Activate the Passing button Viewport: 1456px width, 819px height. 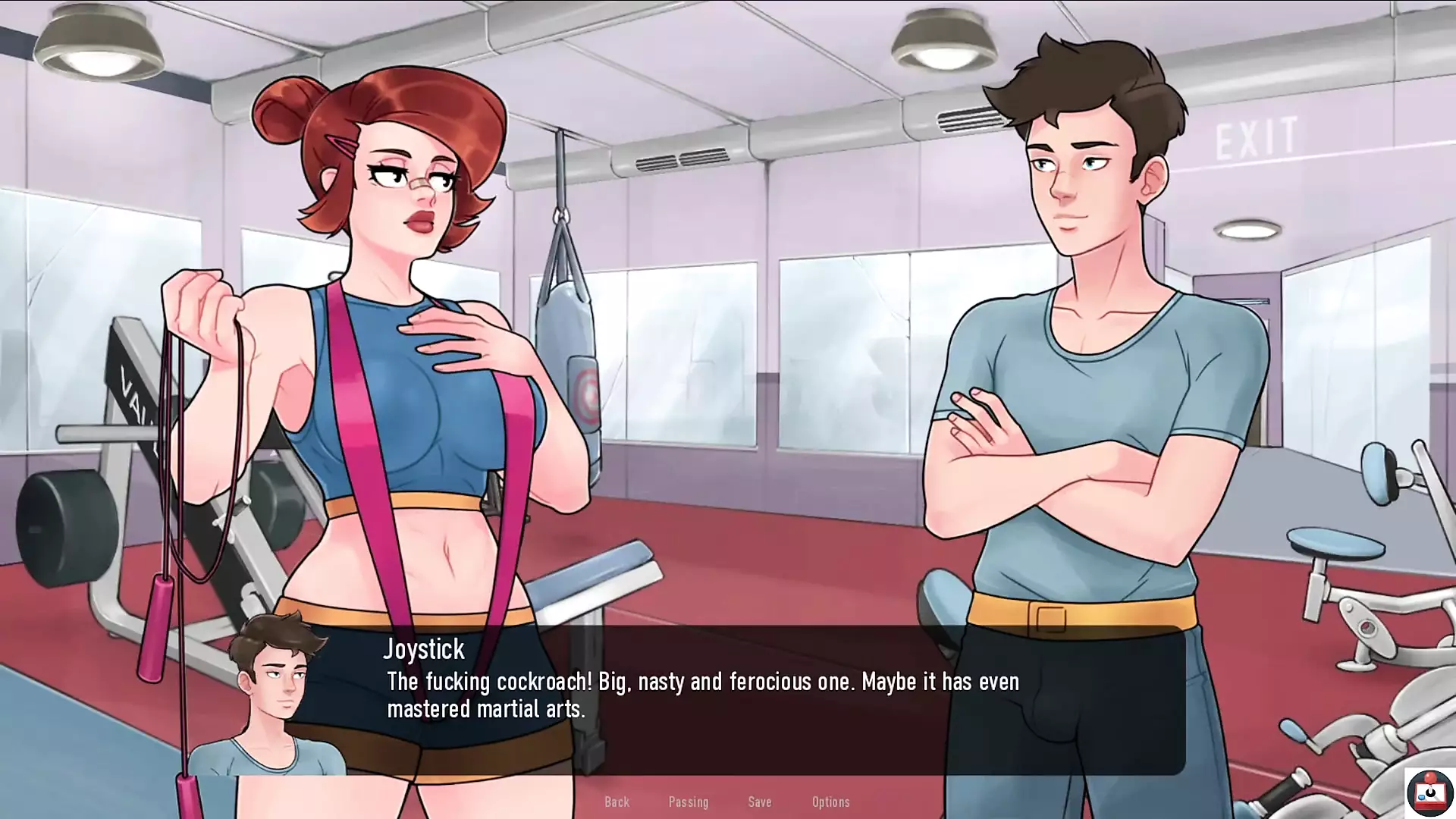pyautogui.click(x=688, y=802)
